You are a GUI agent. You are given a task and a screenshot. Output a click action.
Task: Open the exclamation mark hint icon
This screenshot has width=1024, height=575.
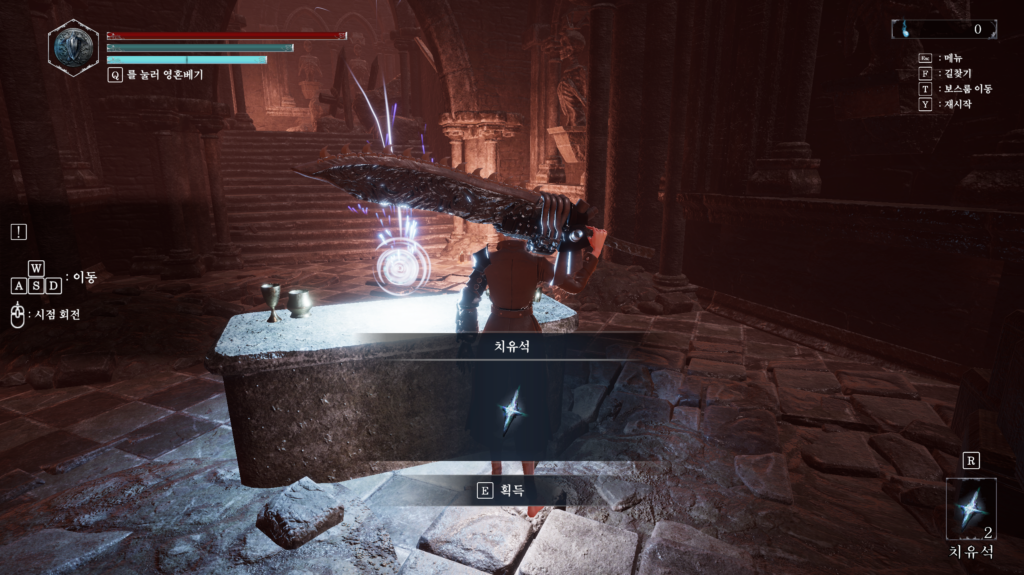point(19,232)
